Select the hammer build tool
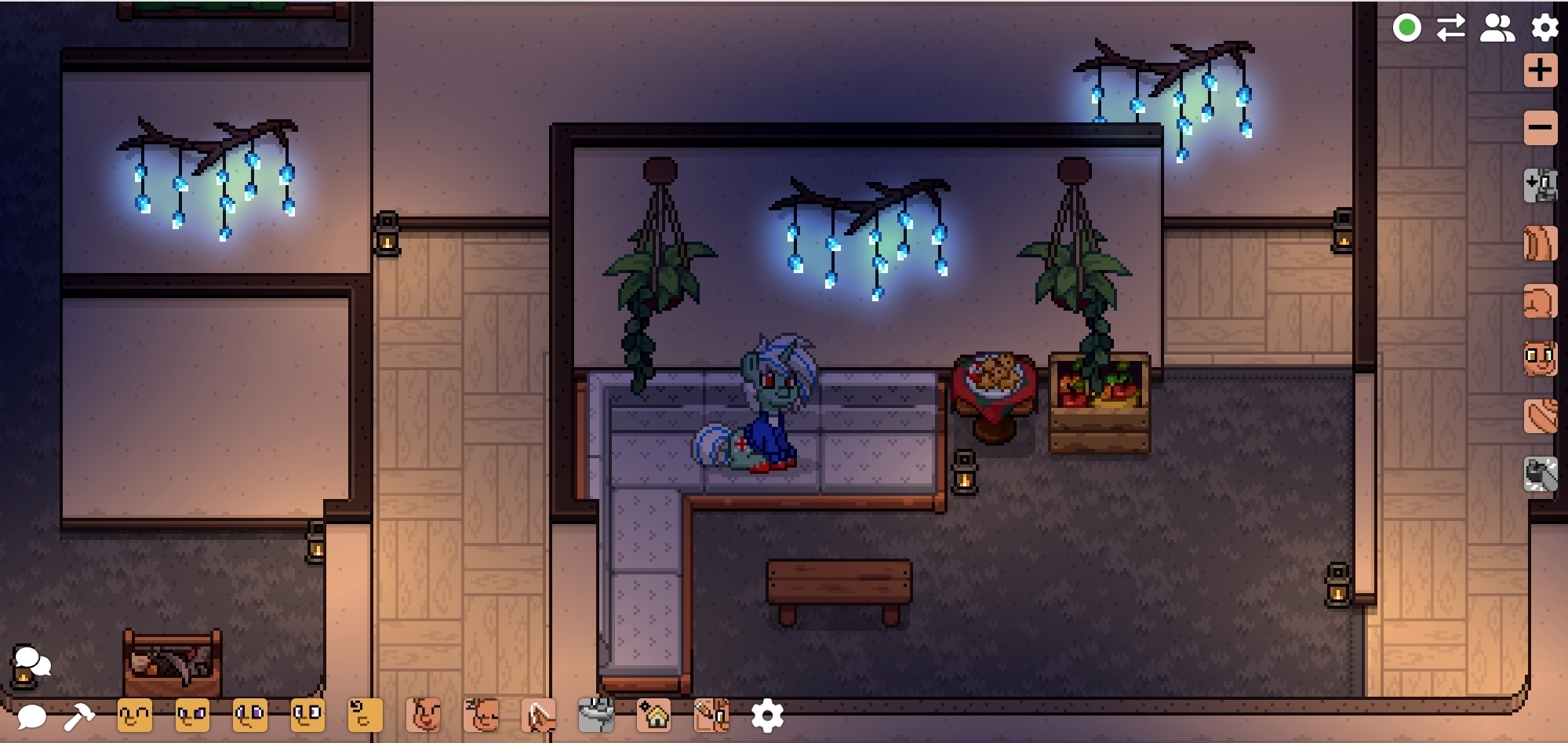1568x743 pixels. 79,716
